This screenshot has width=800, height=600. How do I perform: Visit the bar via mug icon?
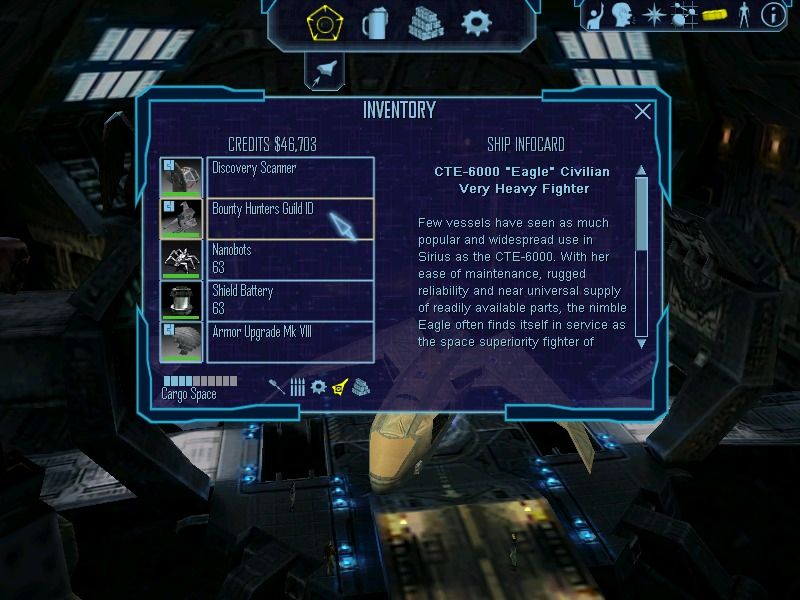point(375,22)
